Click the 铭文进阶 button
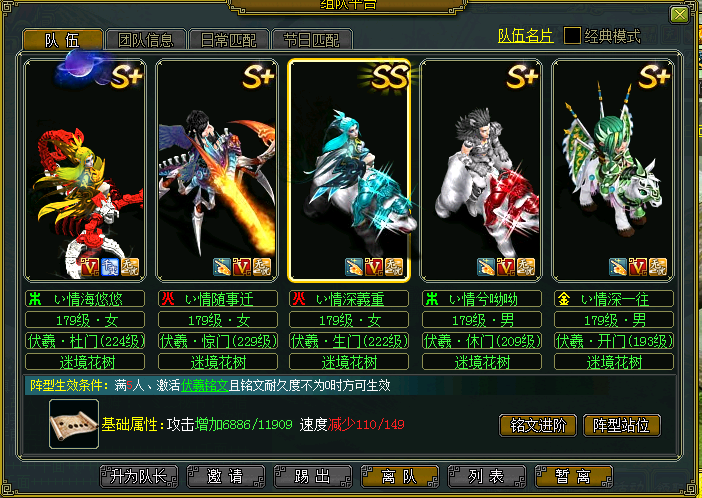702x498 pixels. (x=537, y=425)
